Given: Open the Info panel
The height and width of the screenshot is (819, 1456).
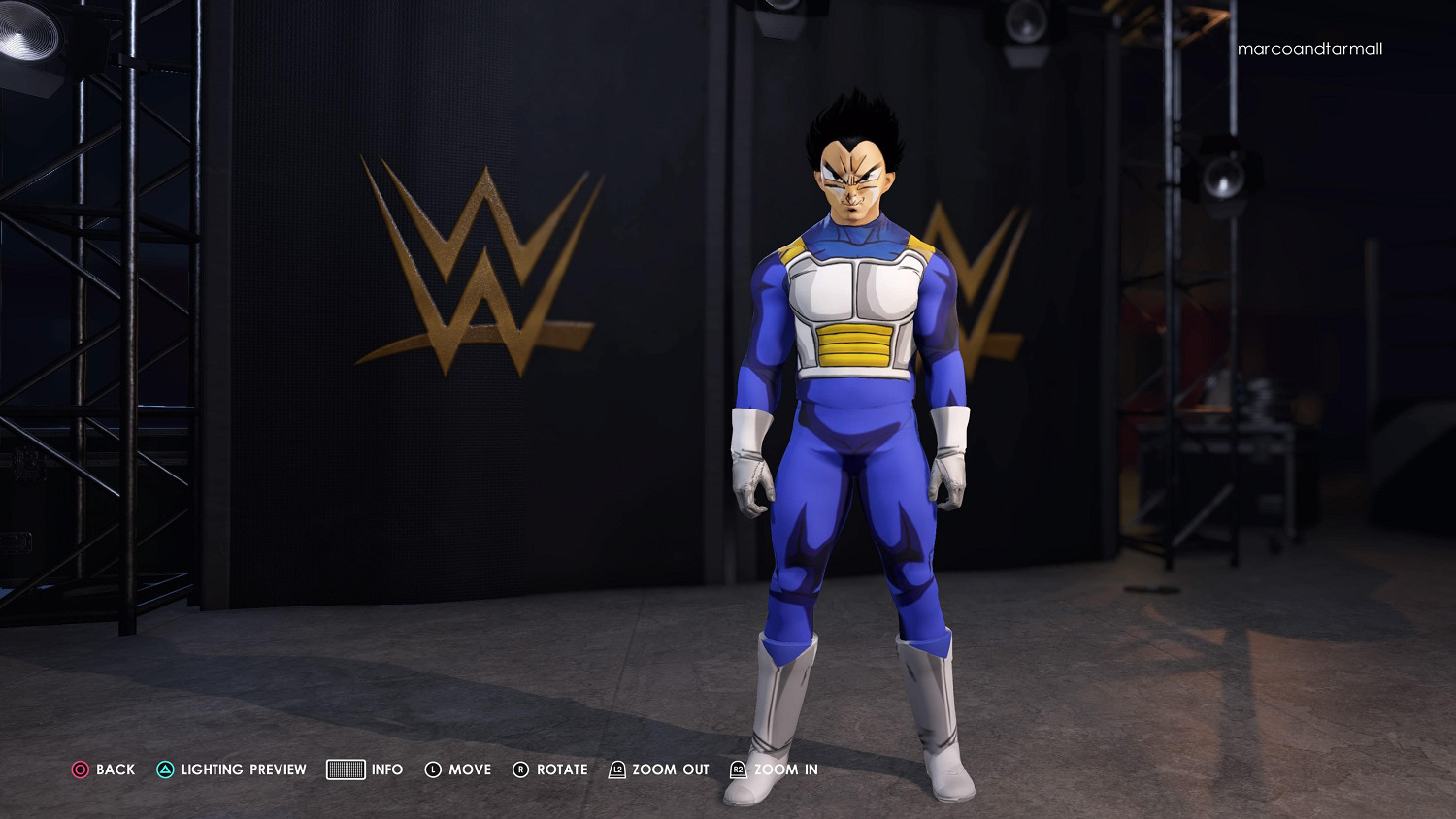Looking at the screenshot, I should pos(387,770).
